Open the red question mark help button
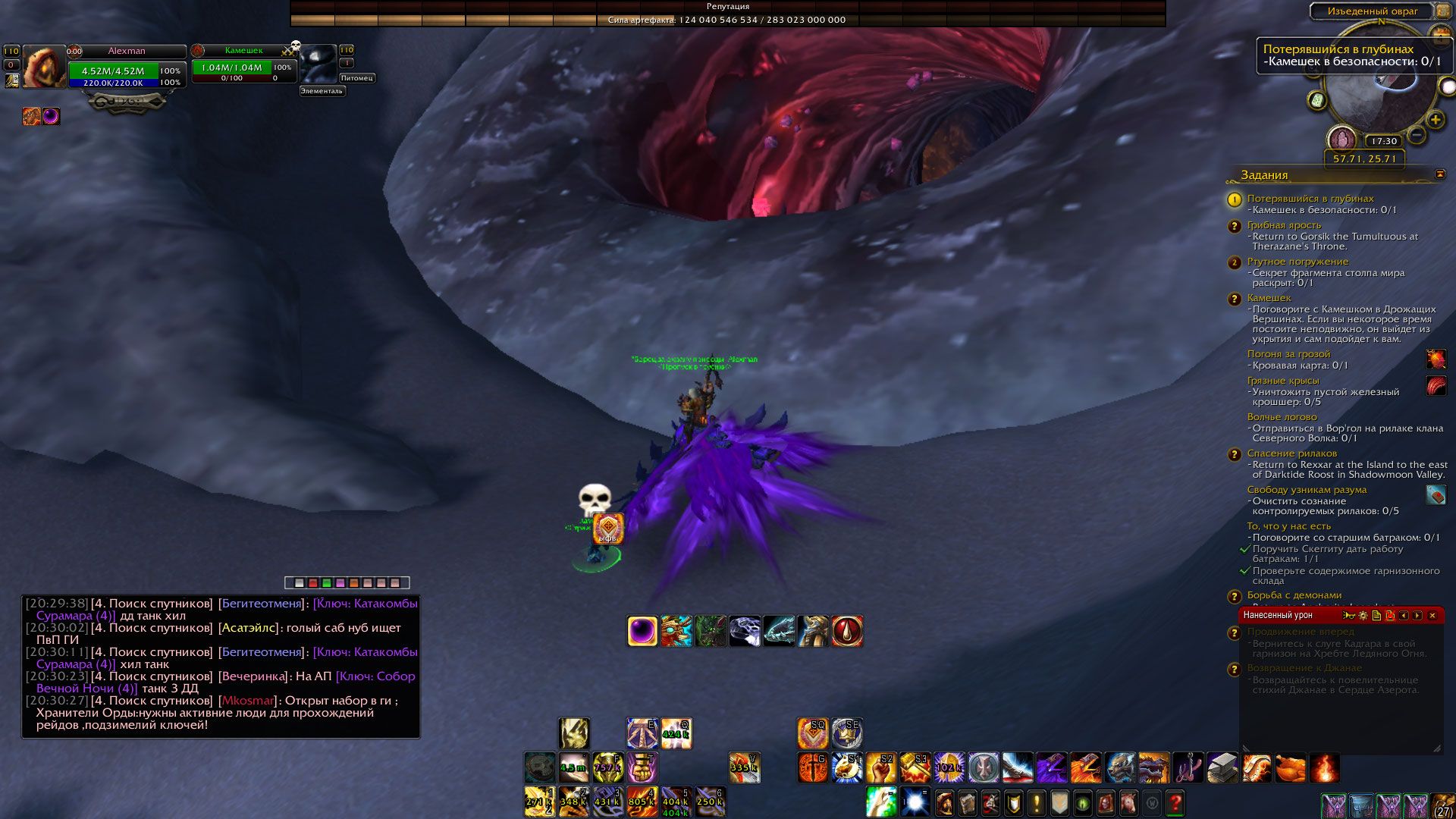This screenshot has height=819, width=1456. [x=1175, y=802]
